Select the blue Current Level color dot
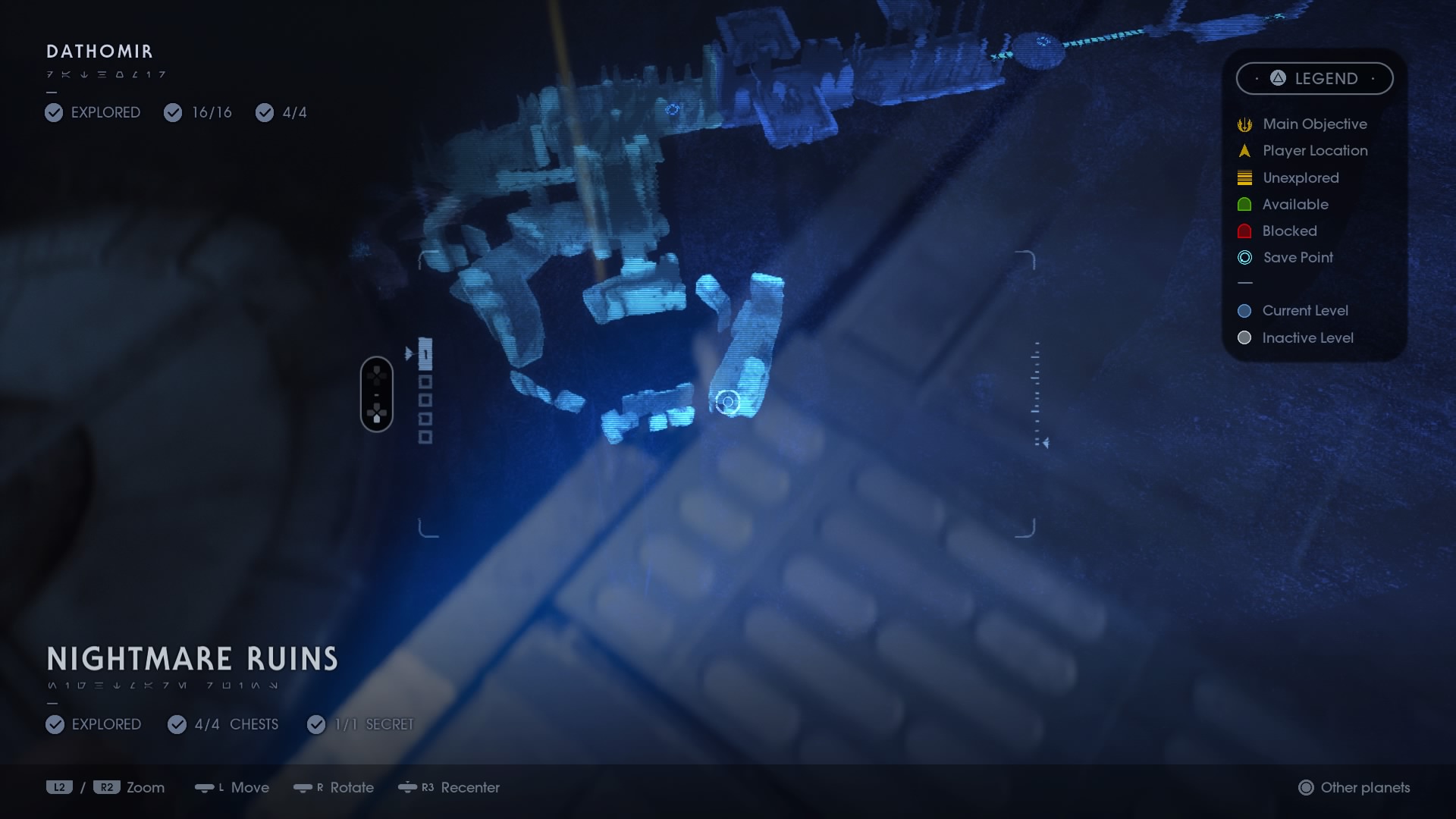The width and height of the screenshot is (1456, 819). coord(1244,311)
